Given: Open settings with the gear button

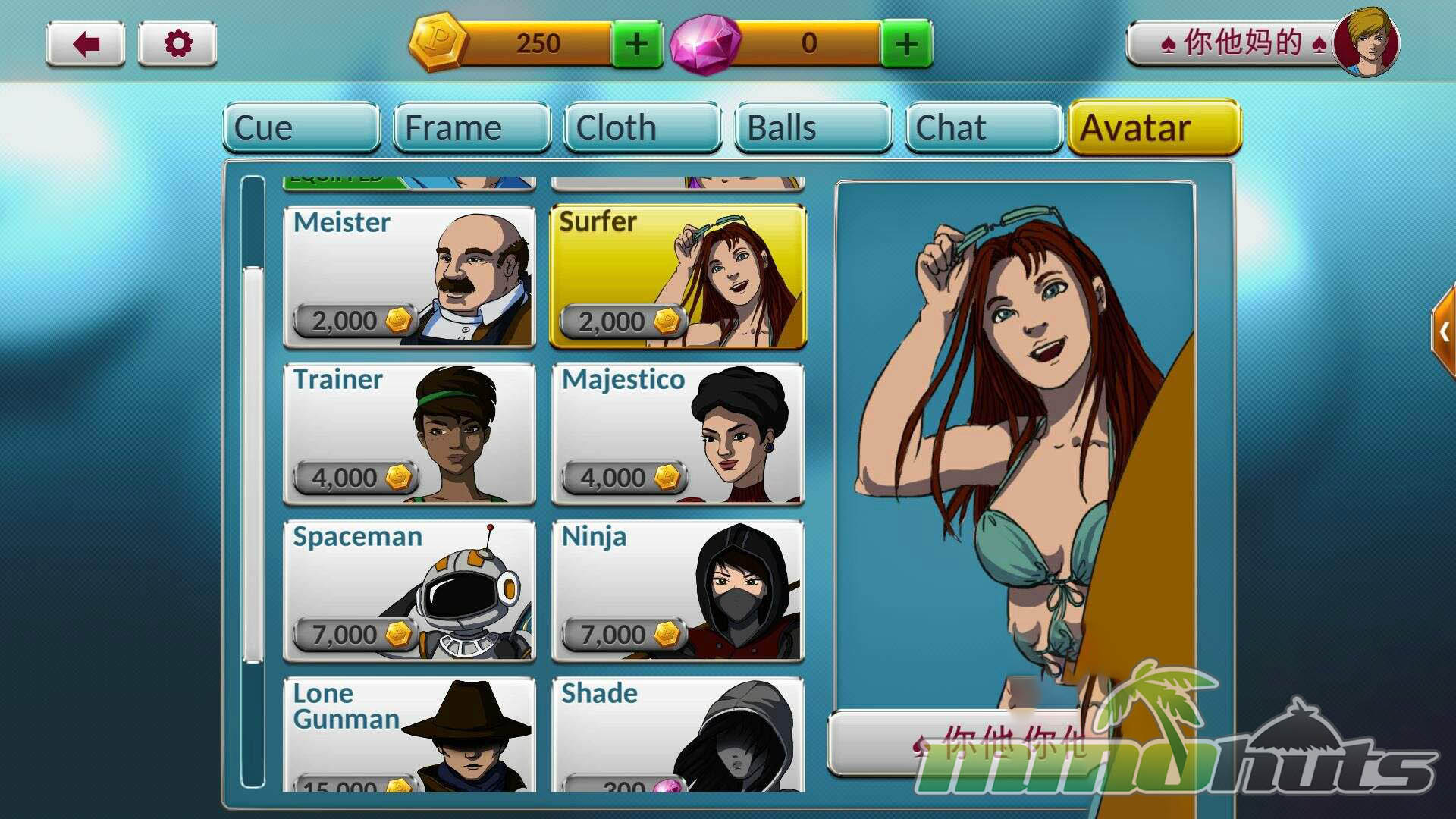Looking at the screenshot, I should click(177, 44).
